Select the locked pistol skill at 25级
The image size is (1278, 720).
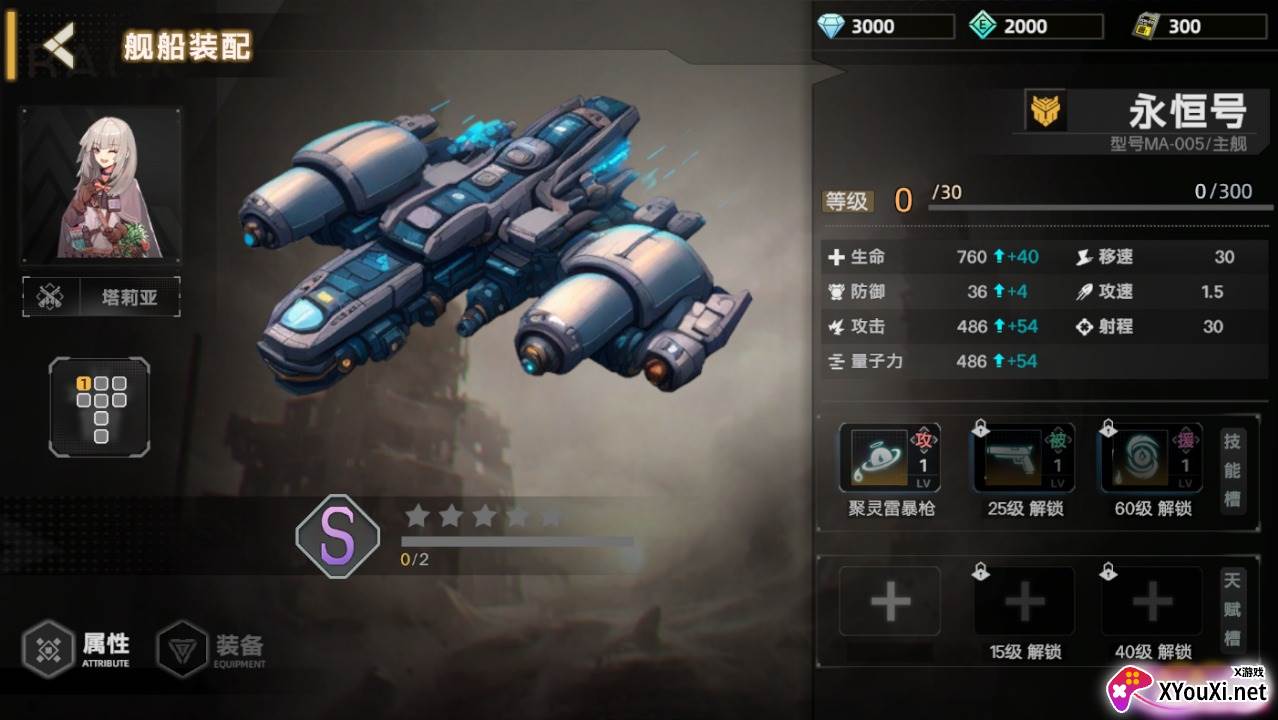[1024, 458]
